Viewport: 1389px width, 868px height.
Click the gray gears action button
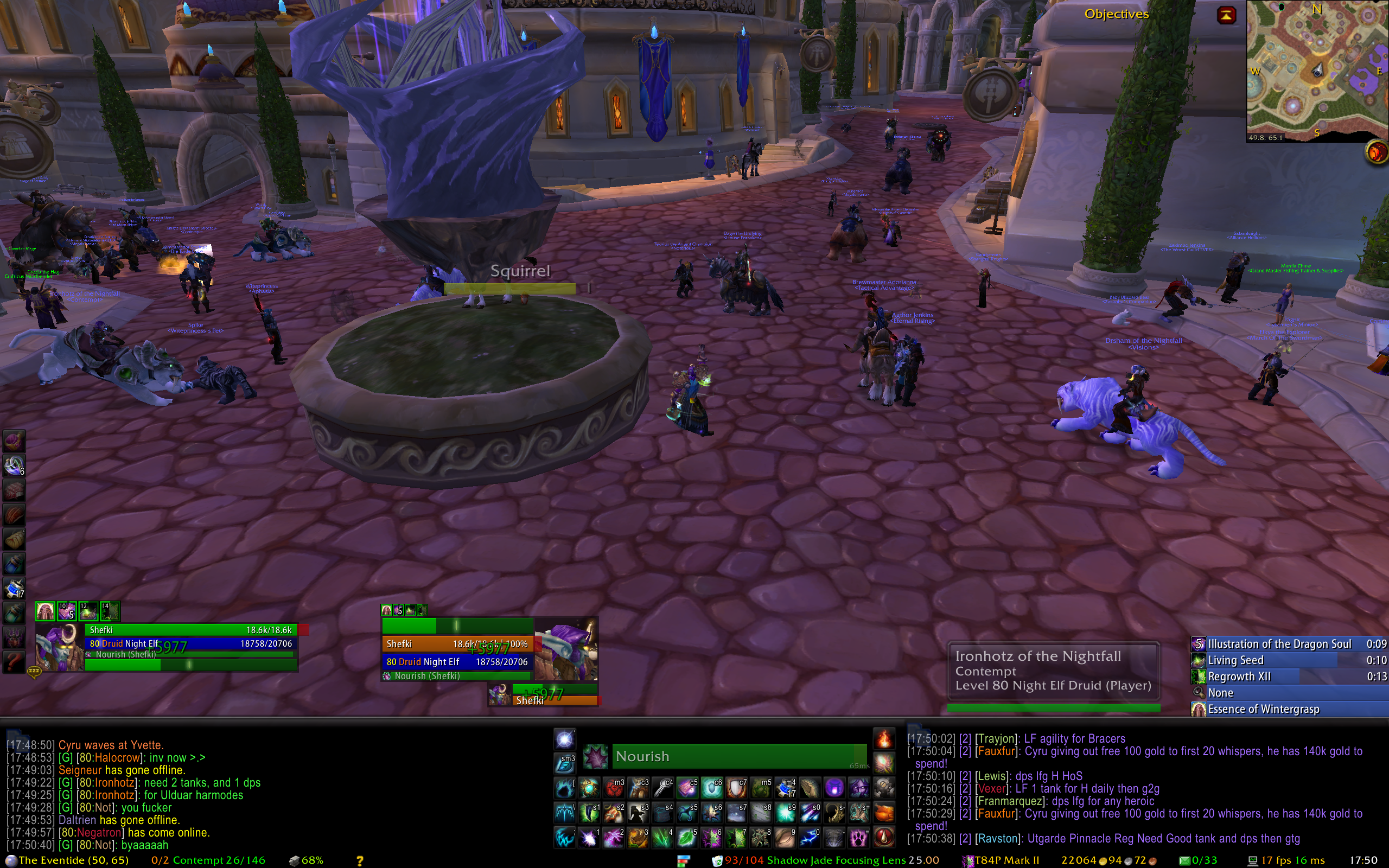(884, 788)
